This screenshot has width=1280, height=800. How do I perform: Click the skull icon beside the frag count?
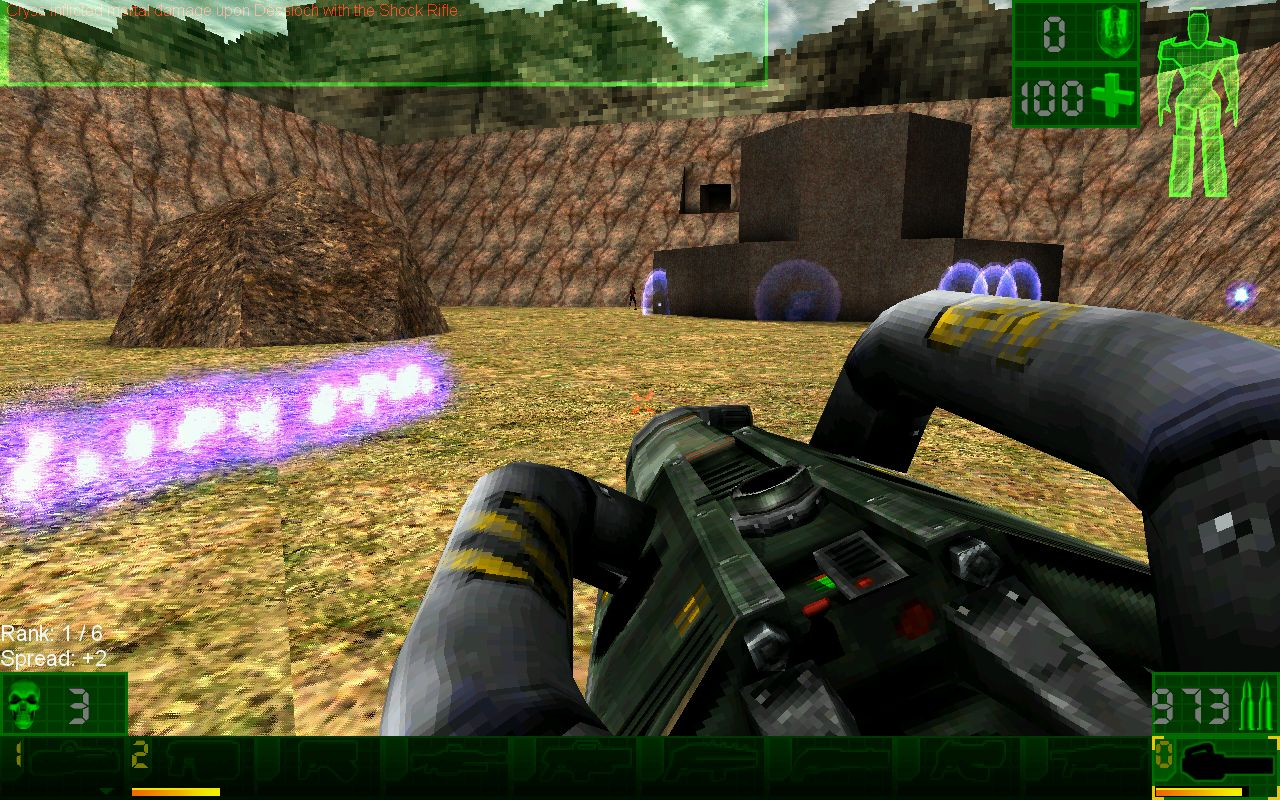click(22, 705)
